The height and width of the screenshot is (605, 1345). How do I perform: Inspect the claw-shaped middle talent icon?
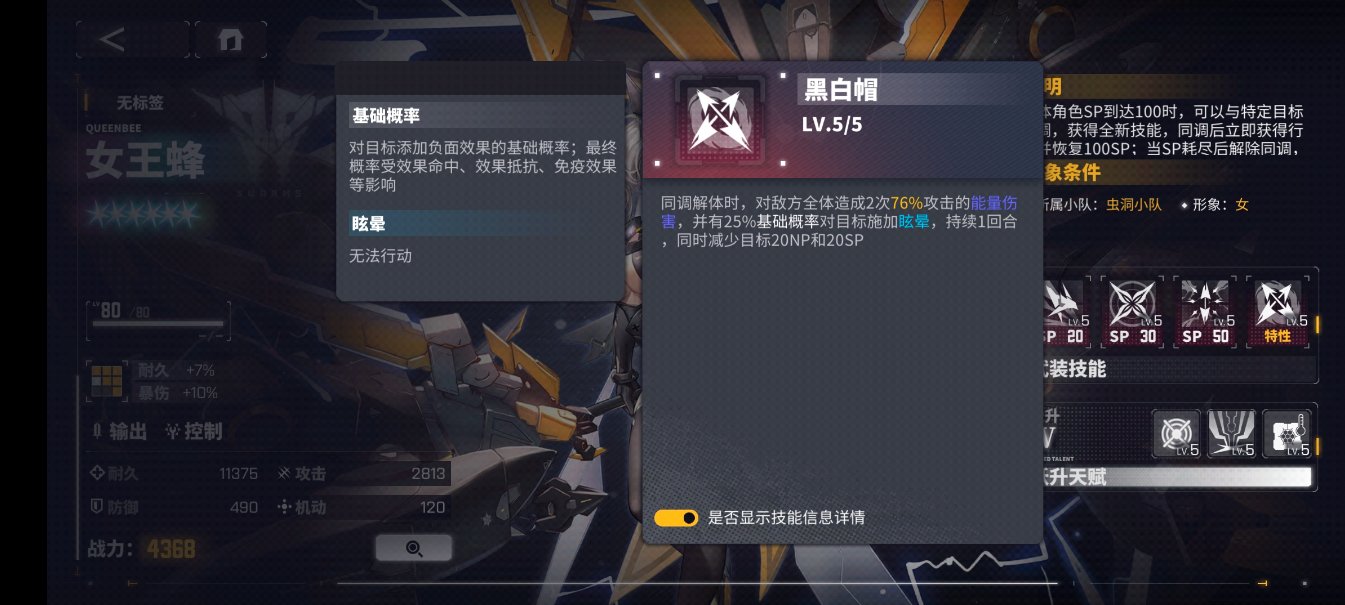[x=1231, y=435]
